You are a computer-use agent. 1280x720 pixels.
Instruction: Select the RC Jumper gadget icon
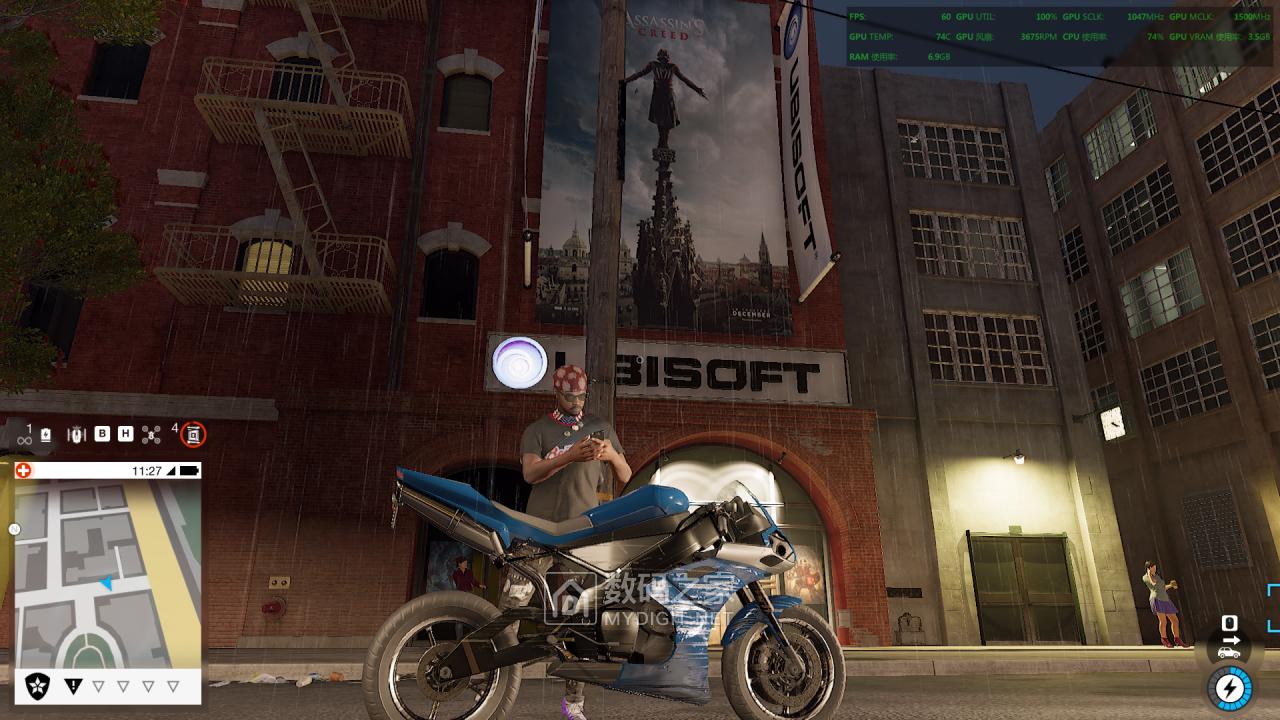coord(76,434)
